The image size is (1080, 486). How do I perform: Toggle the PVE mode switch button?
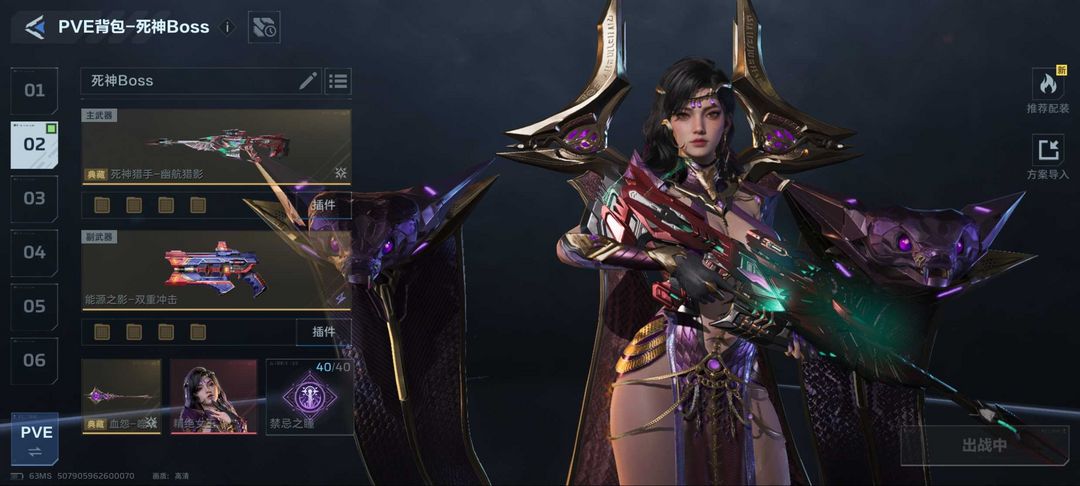(35, 440)
